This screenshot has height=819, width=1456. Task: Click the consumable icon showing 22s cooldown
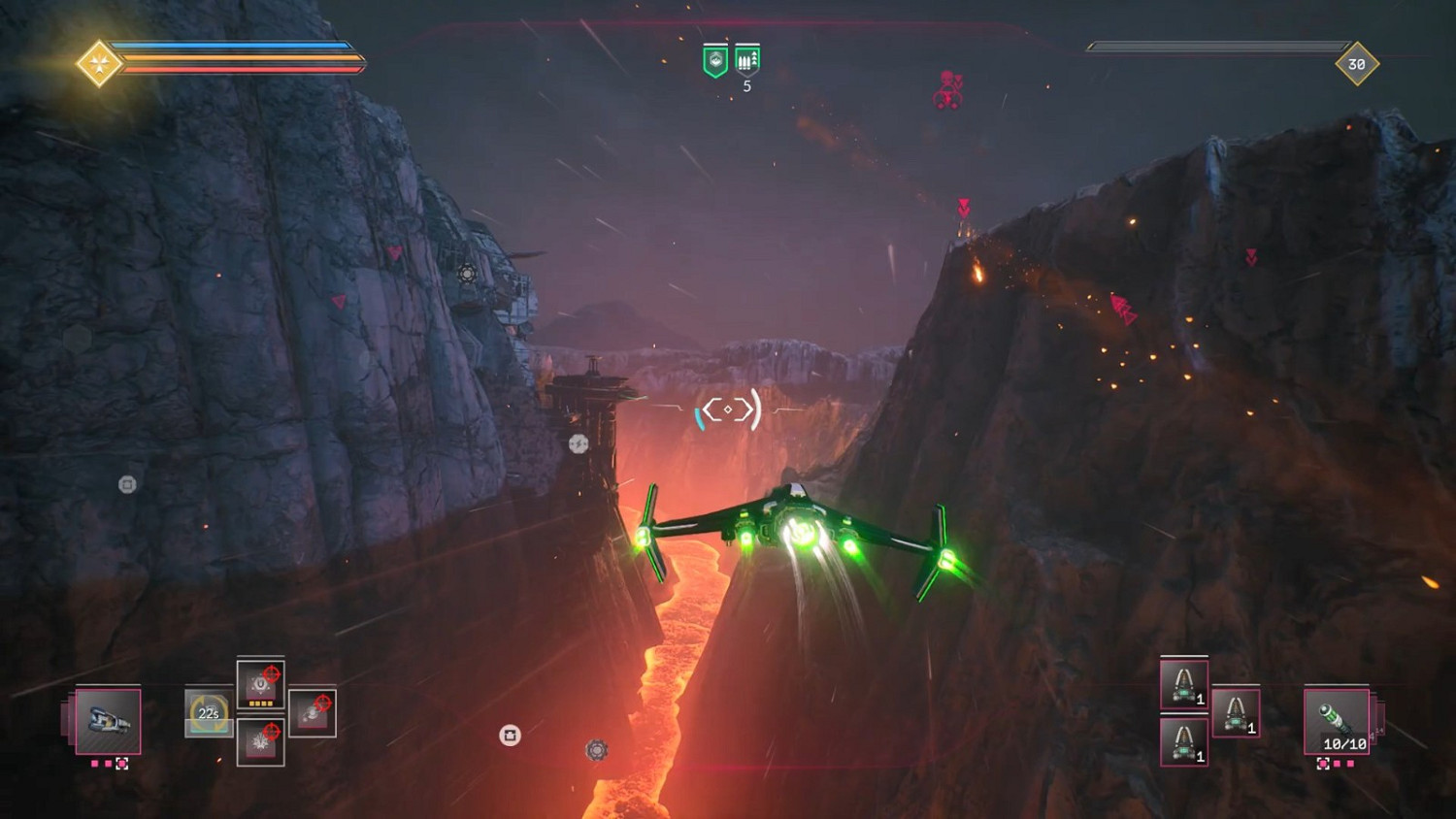(209, 713)
